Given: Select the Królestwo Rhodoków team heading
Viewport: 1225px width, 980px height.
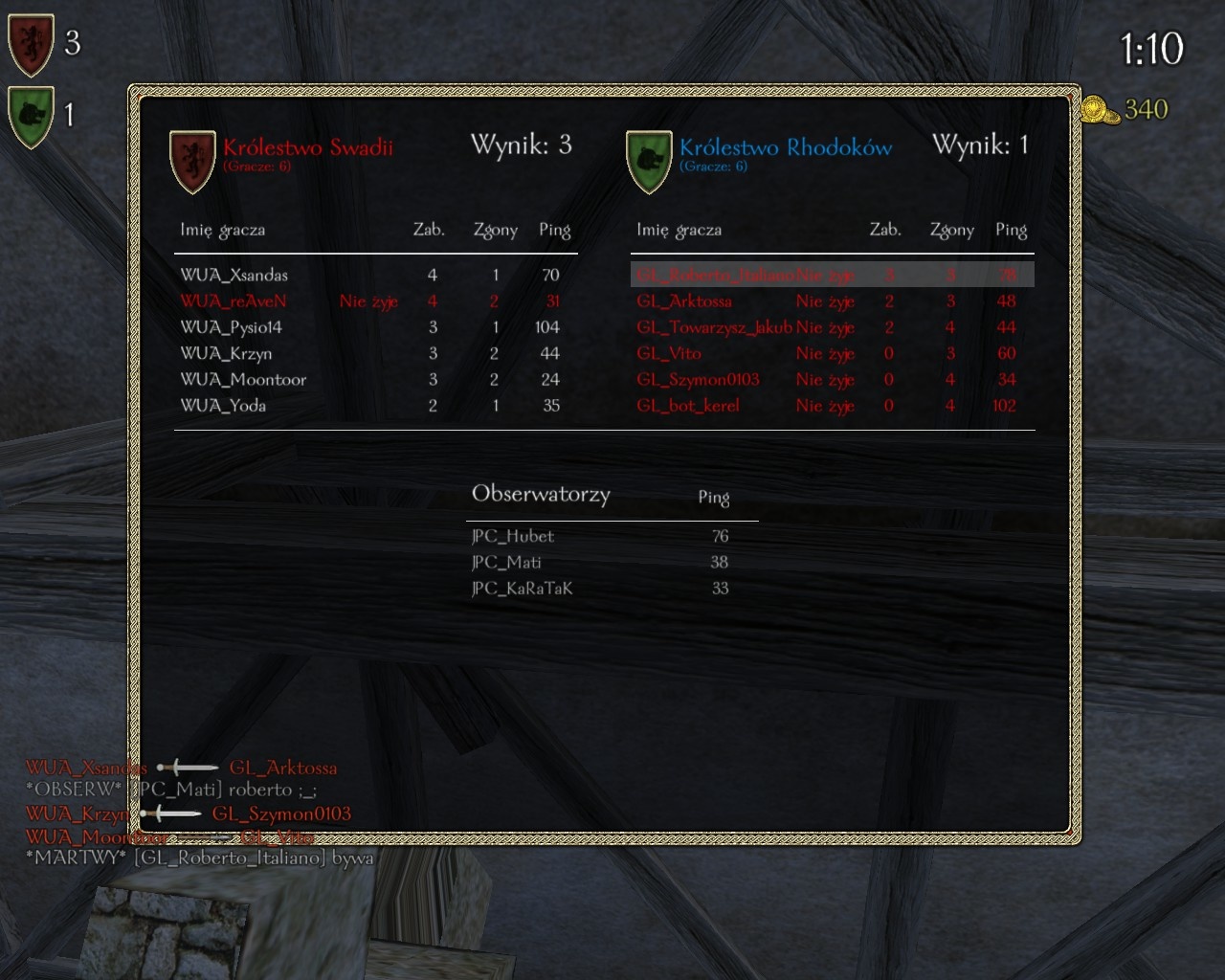Looking at the screenshot, I should [x=786, y=147].
